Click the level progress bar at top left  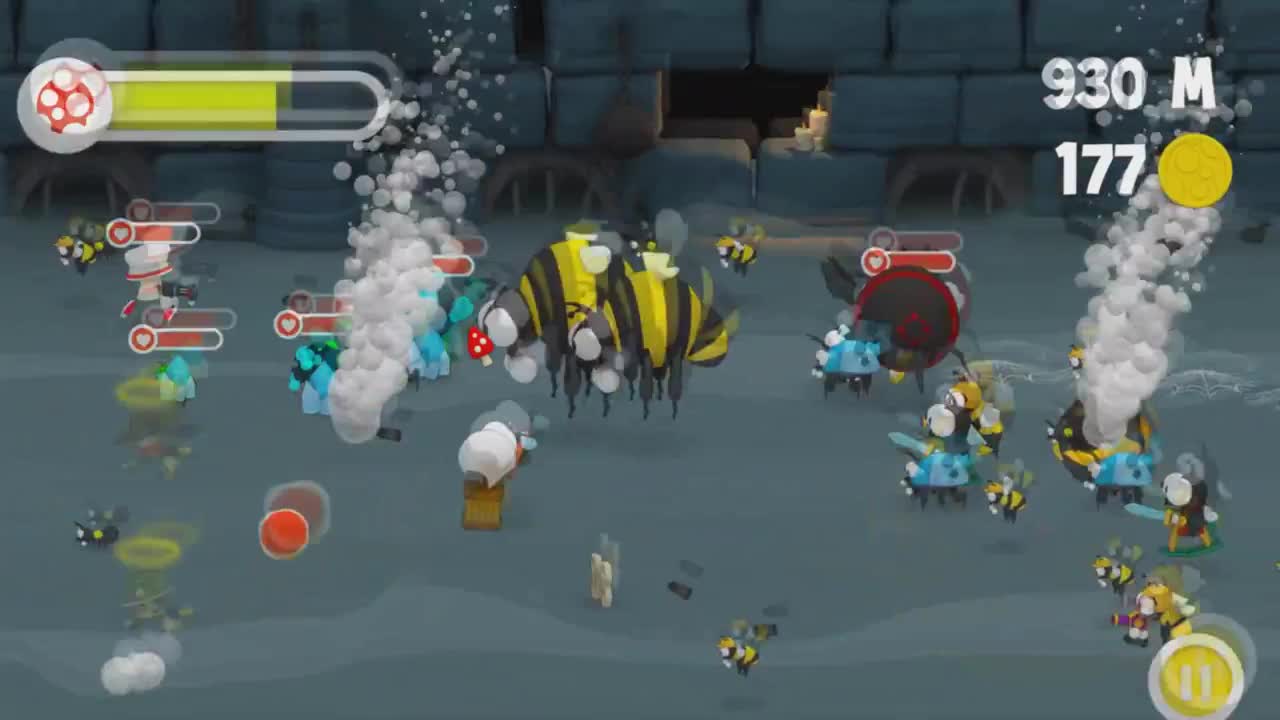click(230, 95)
